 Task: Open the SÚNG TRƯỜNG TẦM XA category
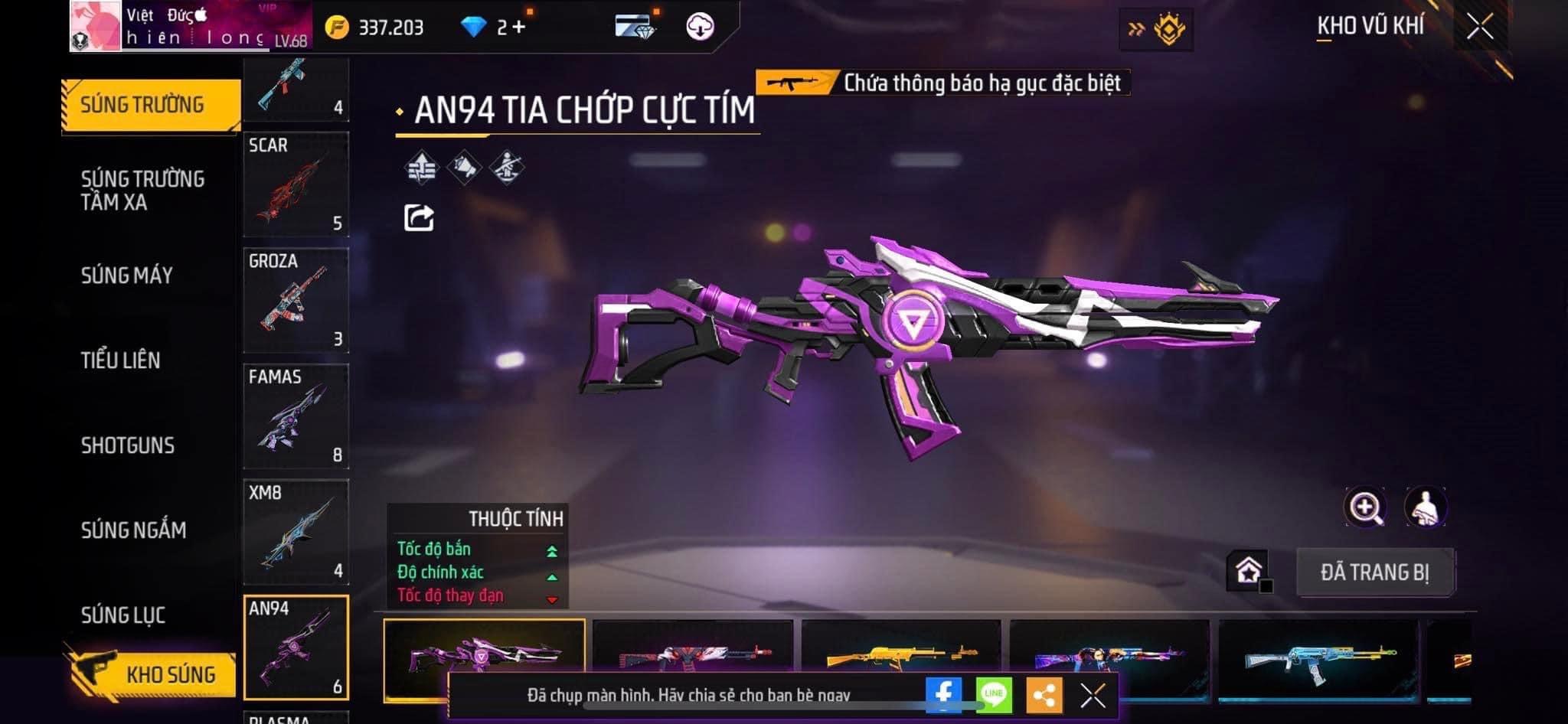pos(142,190)
